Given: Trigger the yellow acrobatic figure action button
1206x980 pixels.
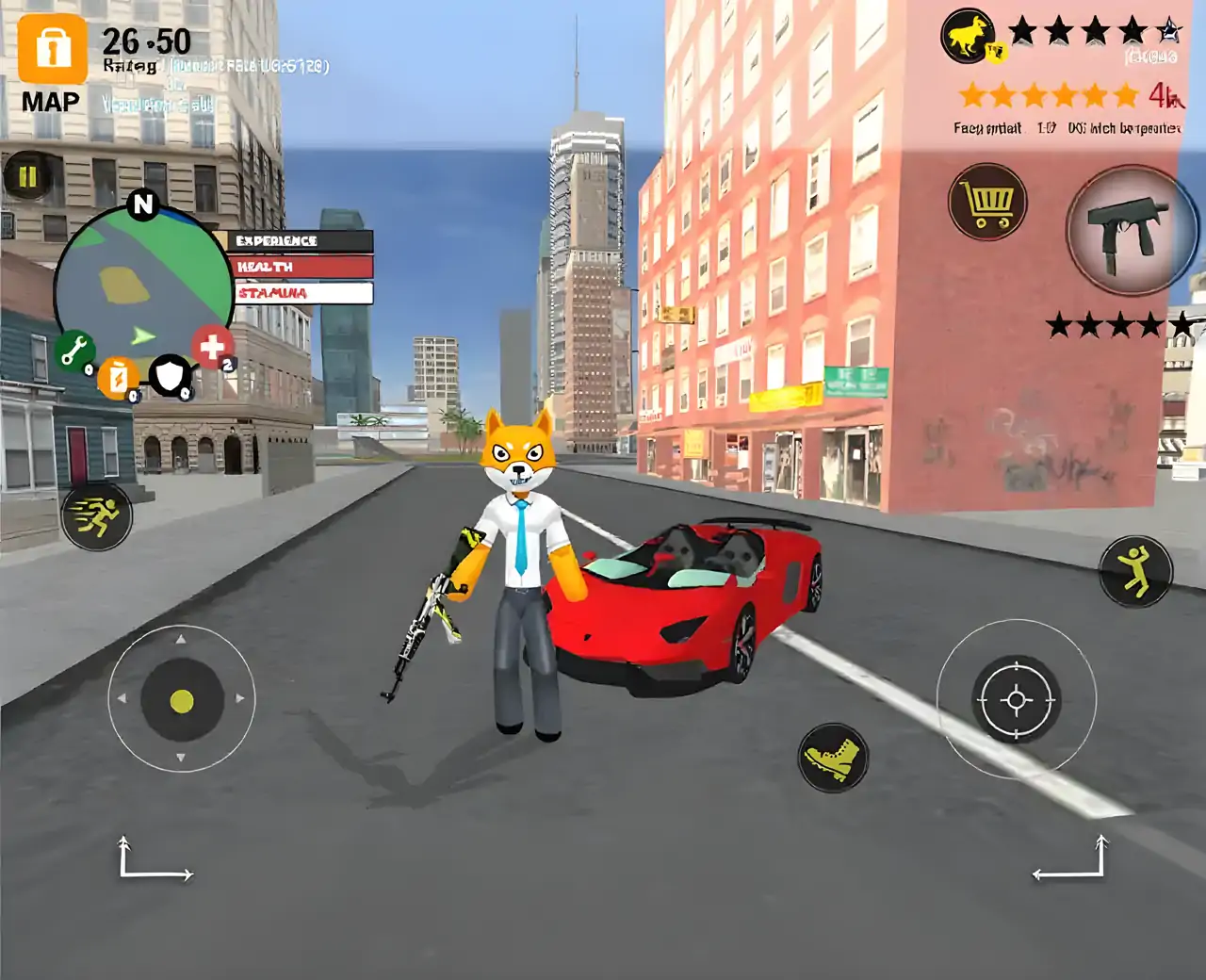Looking at the screenshot, I should pyautogui.click(x=1135, y=571).
